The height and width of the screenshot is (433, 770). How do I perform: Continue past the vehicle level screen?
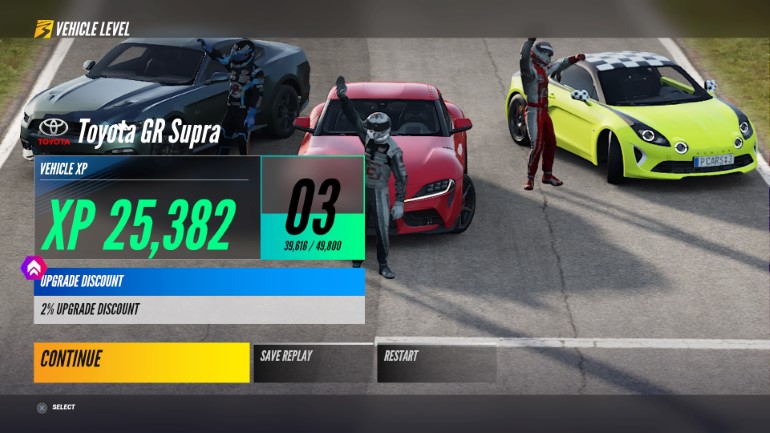pos(141,362)
